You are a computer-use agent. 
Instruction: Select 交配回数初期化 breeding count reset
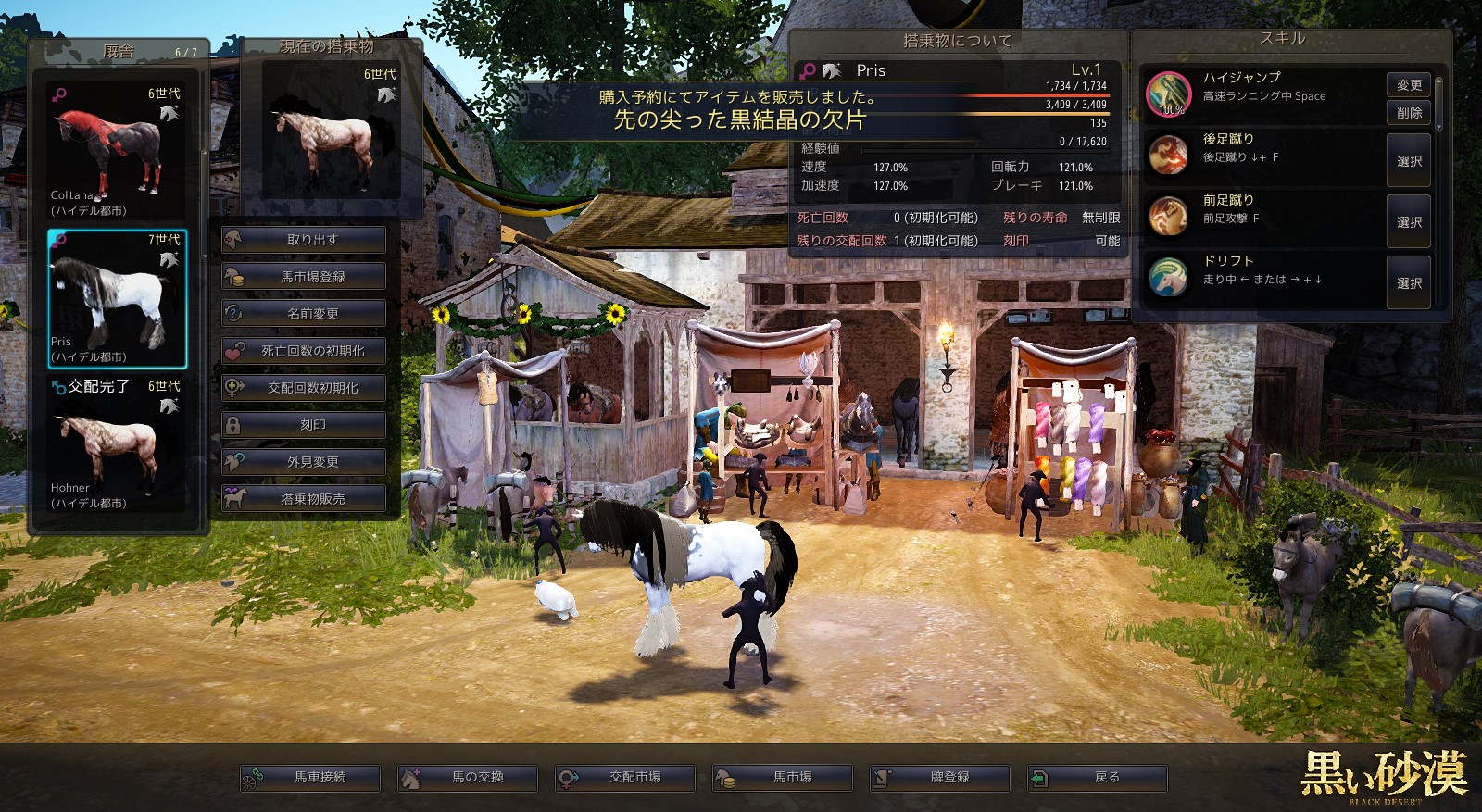click(304, 388)
